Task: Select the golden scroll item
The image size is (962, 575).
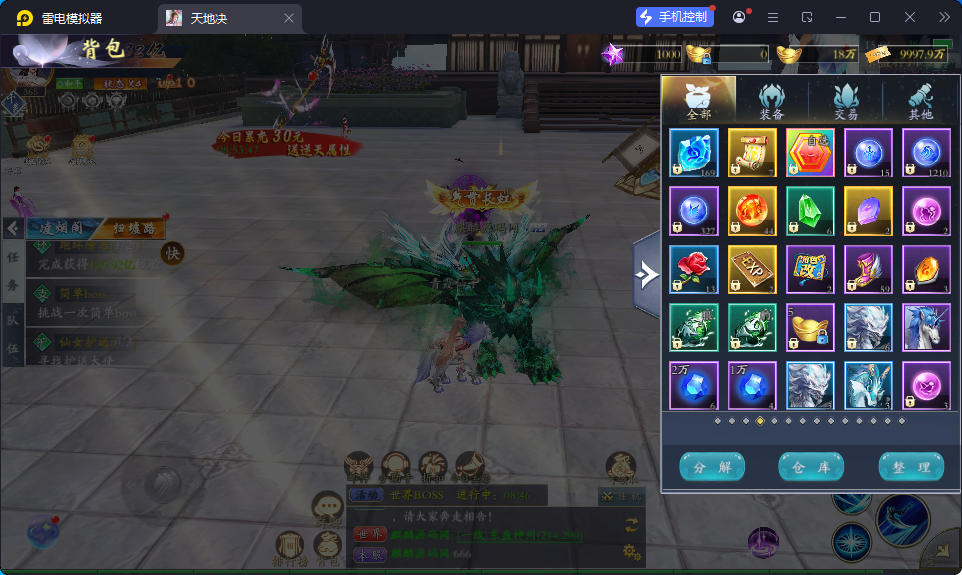Action: (752, 153)
